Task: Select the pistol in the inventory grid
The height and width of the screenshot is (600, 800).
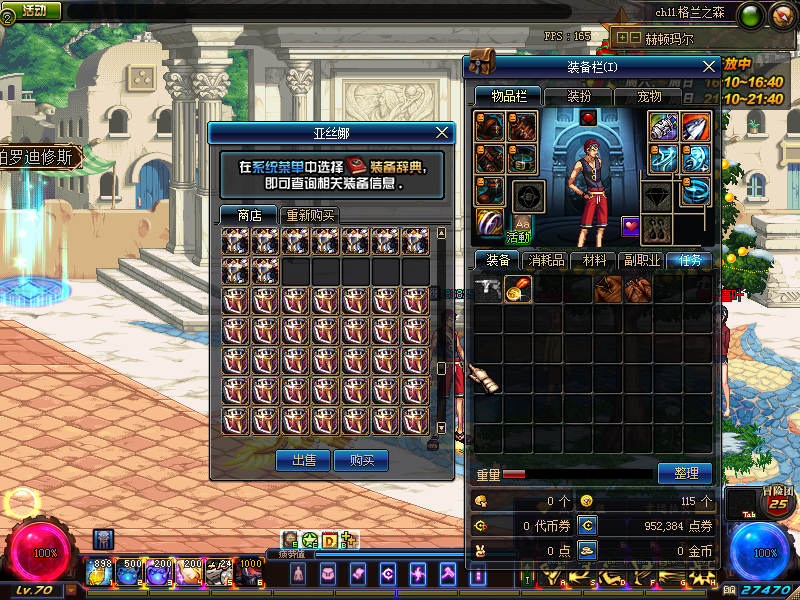Action: (489, 289)
